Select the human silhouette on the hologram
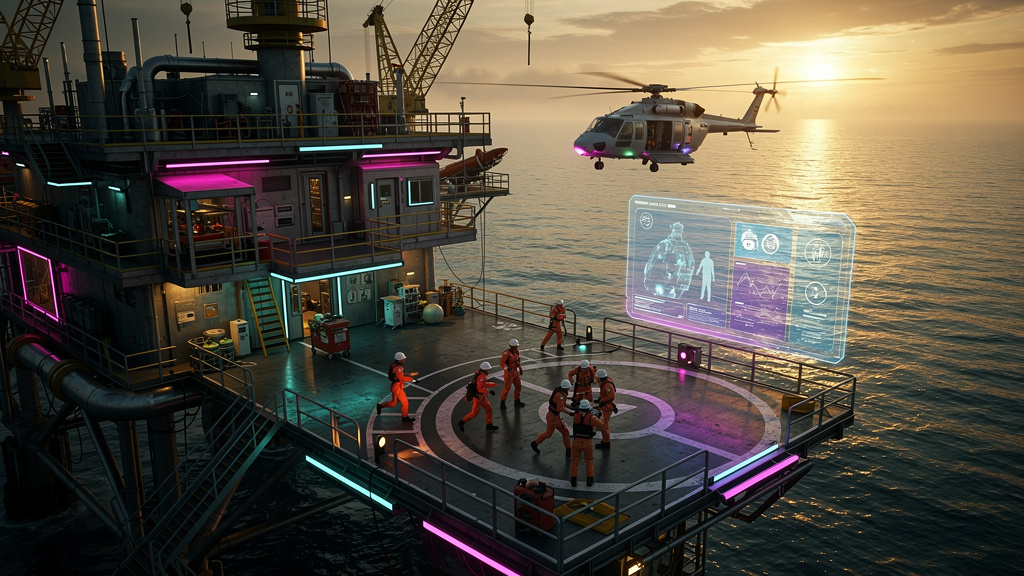 [706, 275]
